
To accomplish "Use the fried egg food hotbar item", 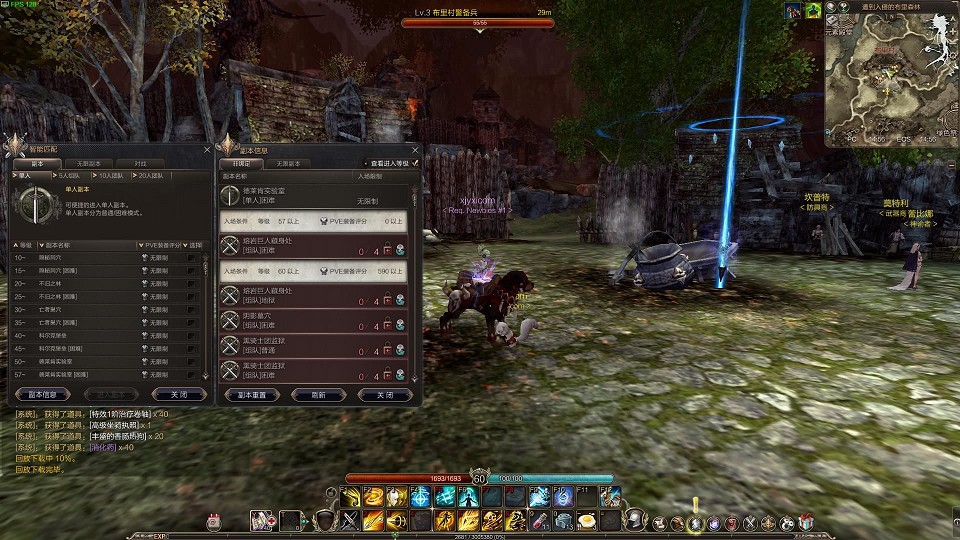I will coord(587,520).
